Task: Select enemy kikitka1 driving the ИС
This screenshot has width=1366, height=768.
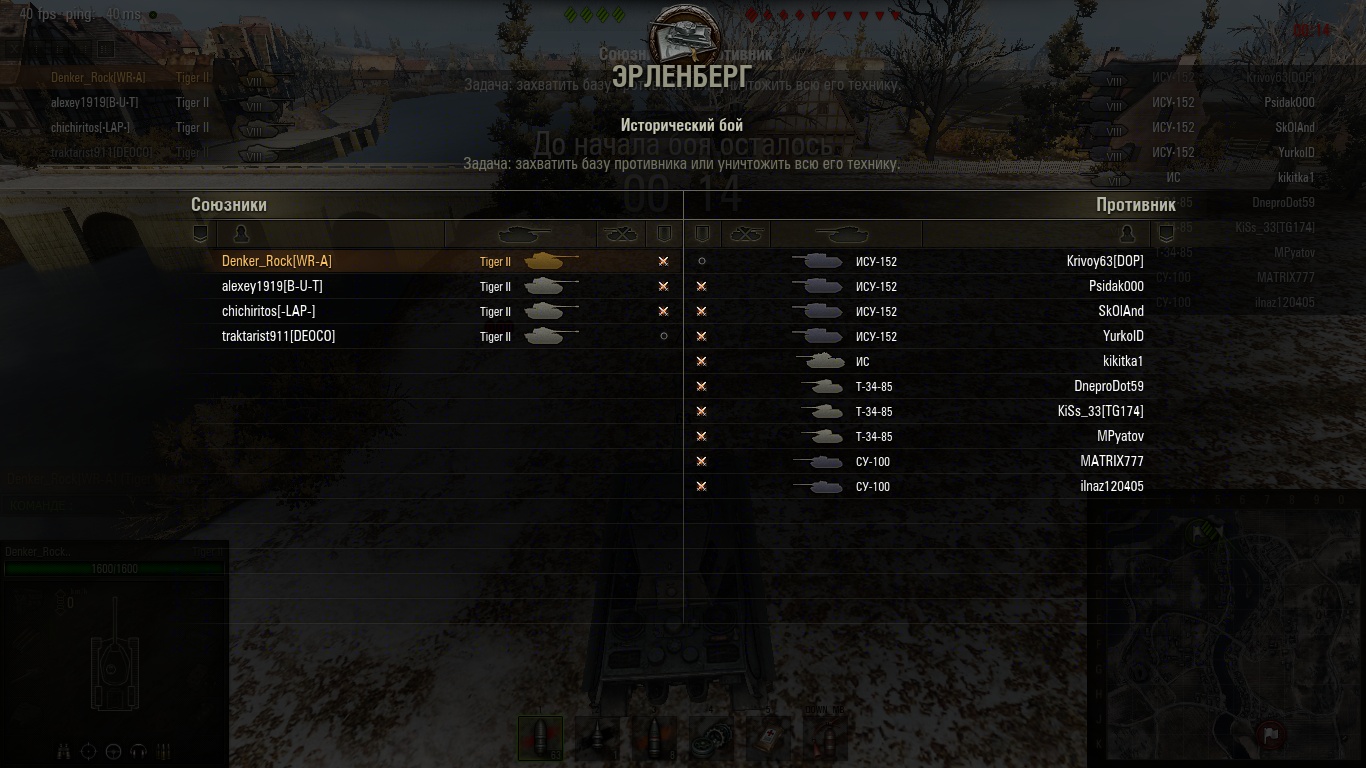Action: tap(1123, 361)
